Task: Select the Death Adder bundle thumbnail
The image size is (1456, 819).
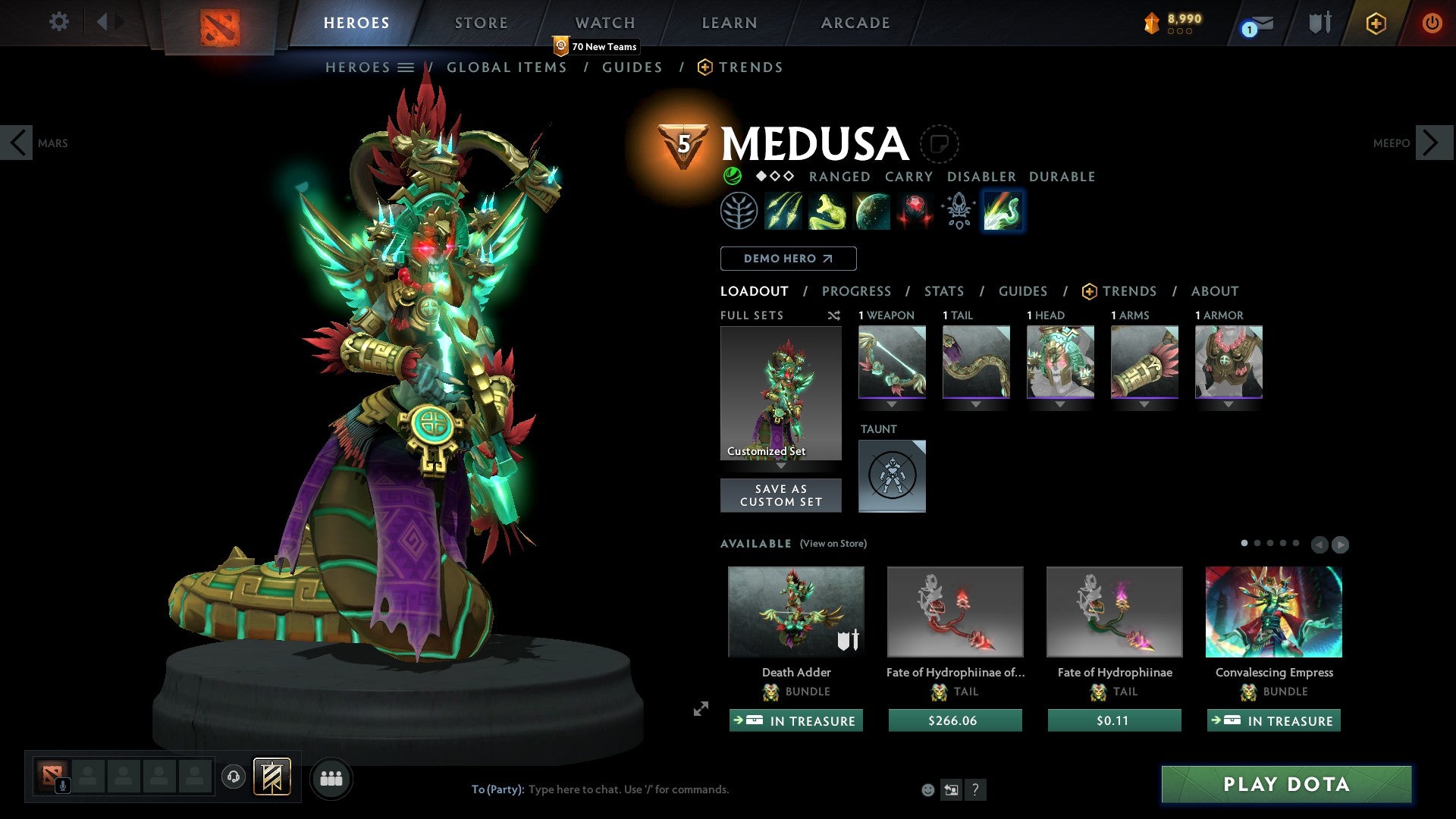Action: pyautogui.click(x=796, y=612)
